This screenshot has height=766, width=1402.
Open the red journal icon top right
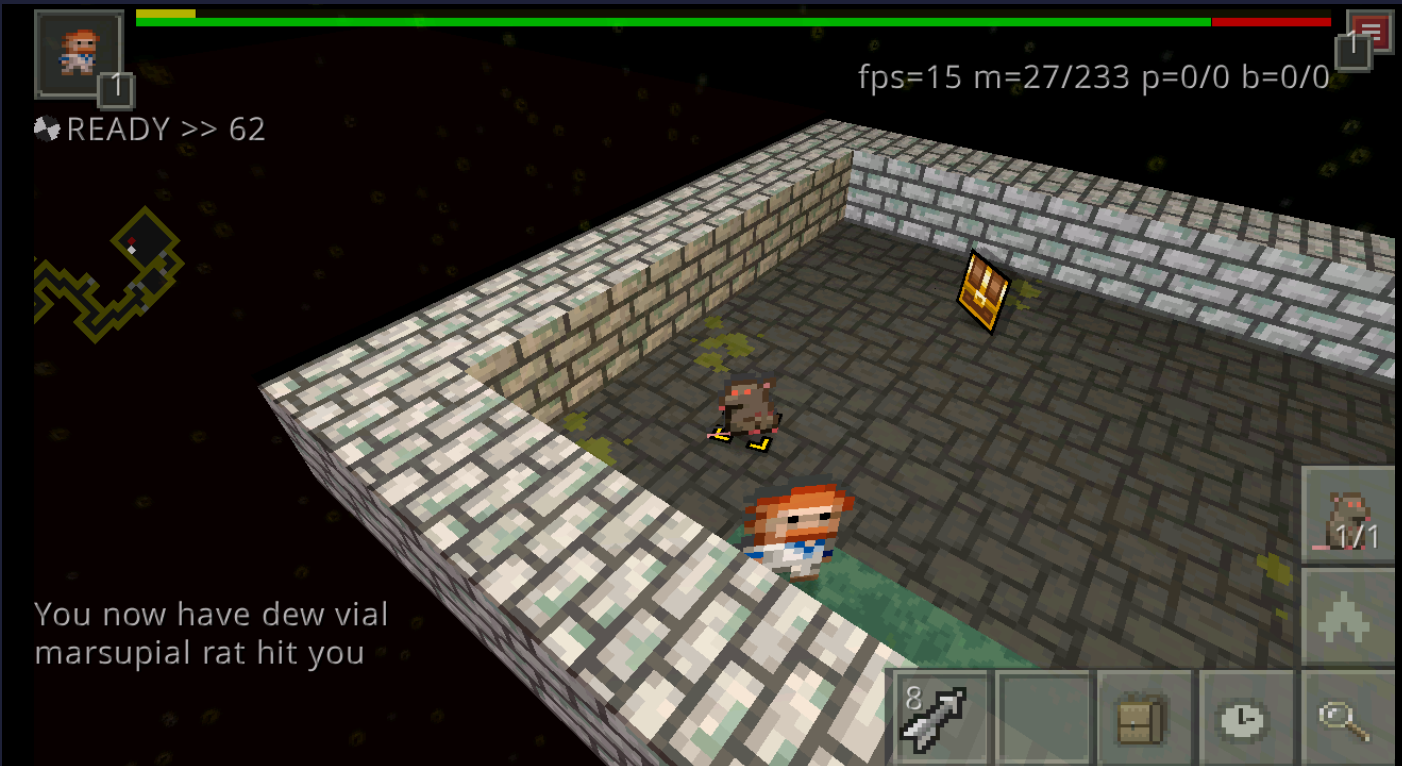pos(1370,30)
